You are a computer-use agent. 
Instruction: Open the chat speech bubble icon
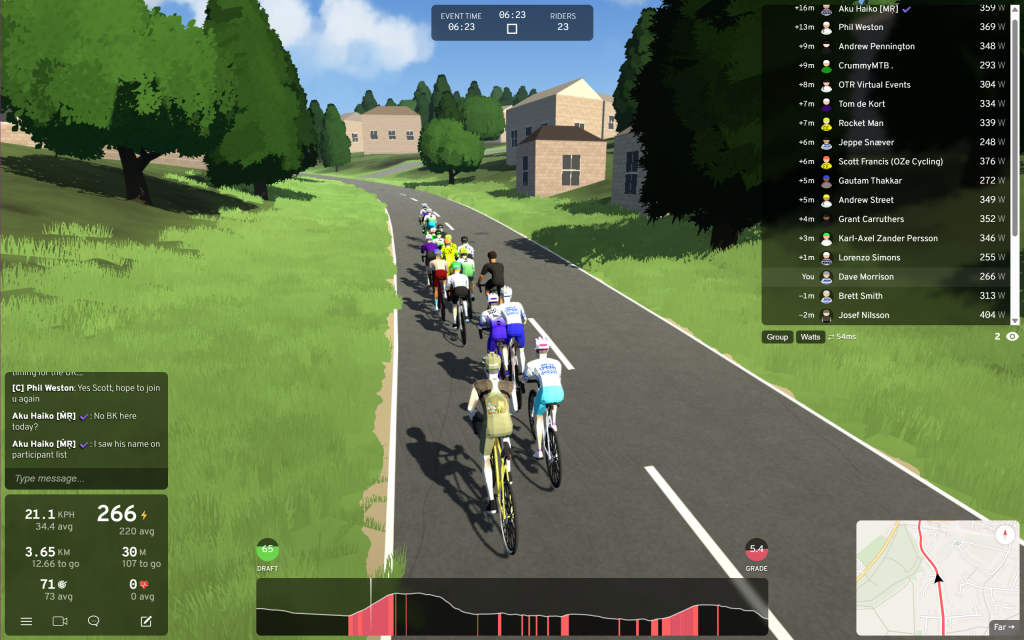click(93, 621)
